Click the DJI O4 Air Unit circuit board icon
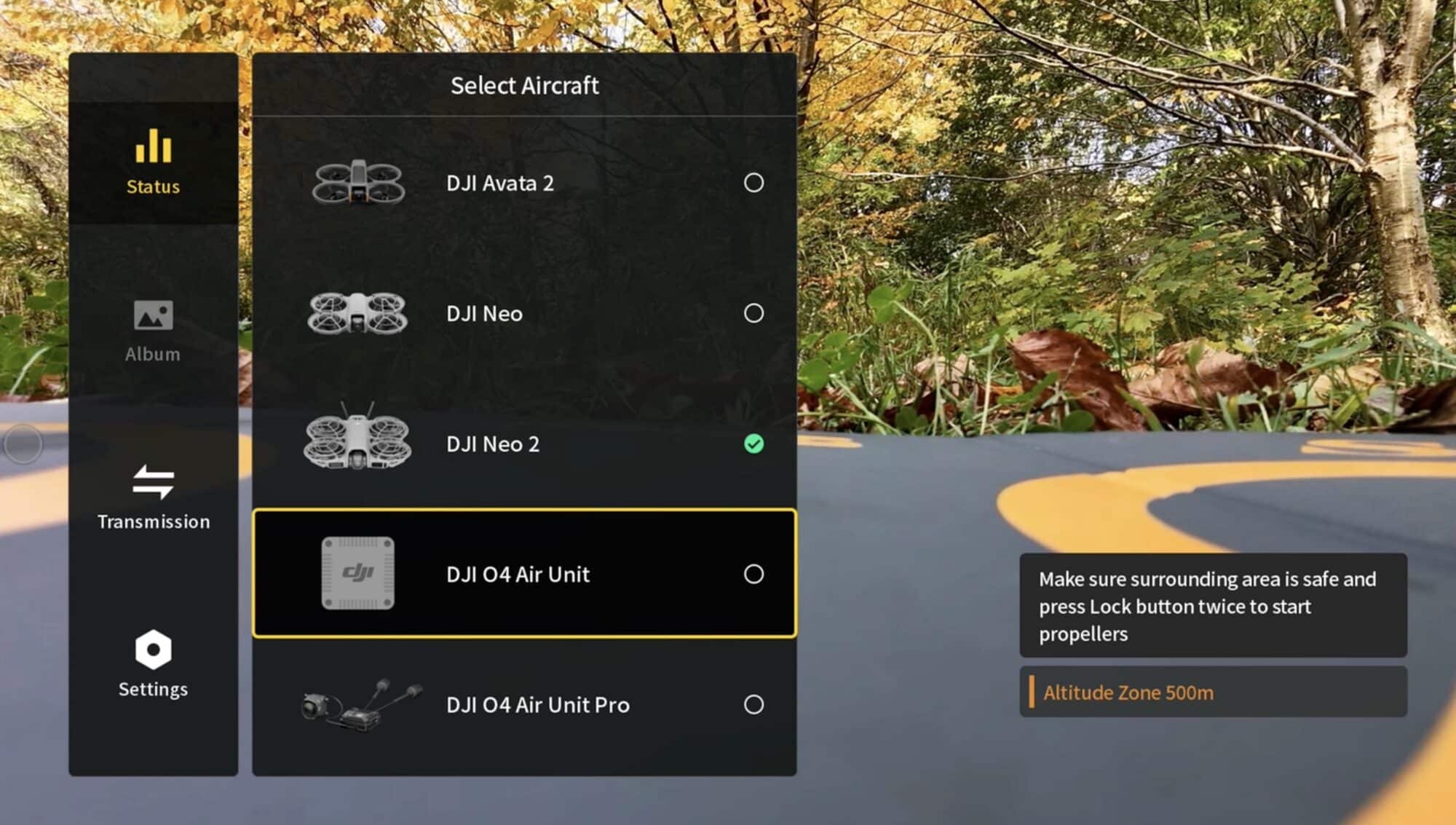This screenshot has height=825, width=1456. (358, 575)
